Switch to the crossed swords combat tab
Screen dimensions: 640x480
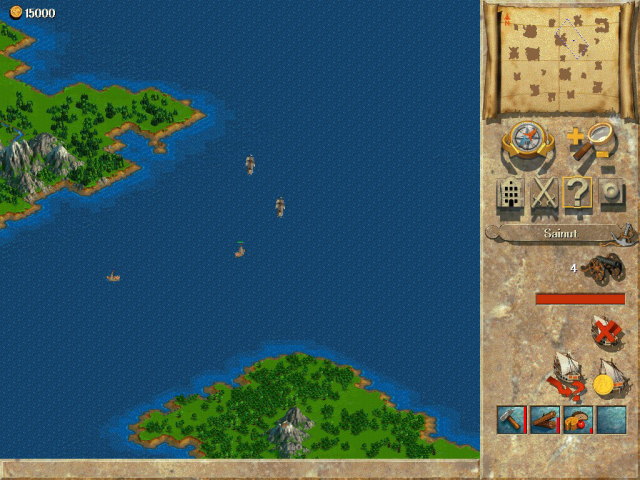(x=543, y=193)
